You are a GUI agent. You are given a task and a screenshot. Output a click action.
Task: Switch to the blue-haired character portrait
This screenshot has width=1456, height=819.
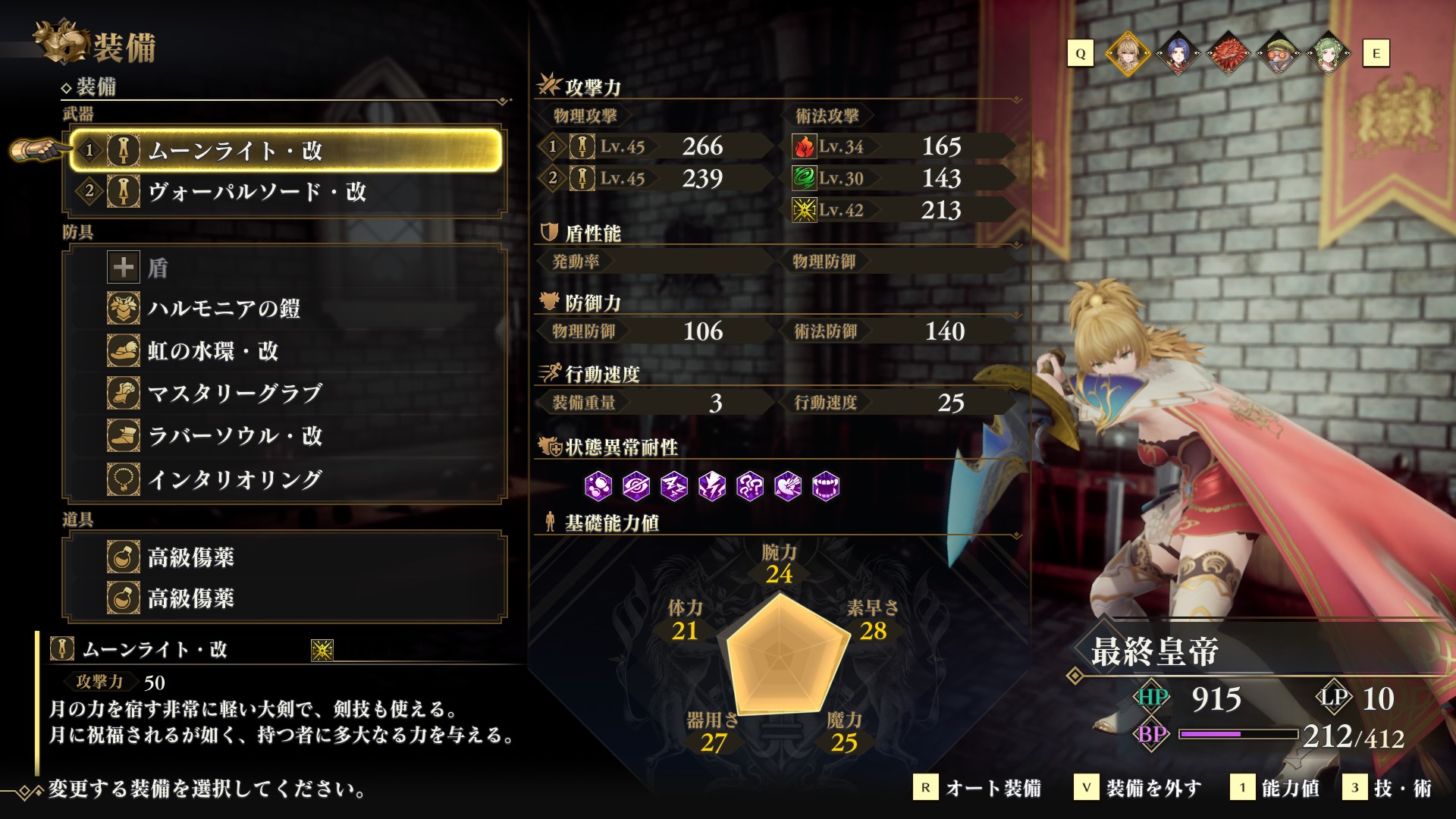click(x=1178, y=54)
